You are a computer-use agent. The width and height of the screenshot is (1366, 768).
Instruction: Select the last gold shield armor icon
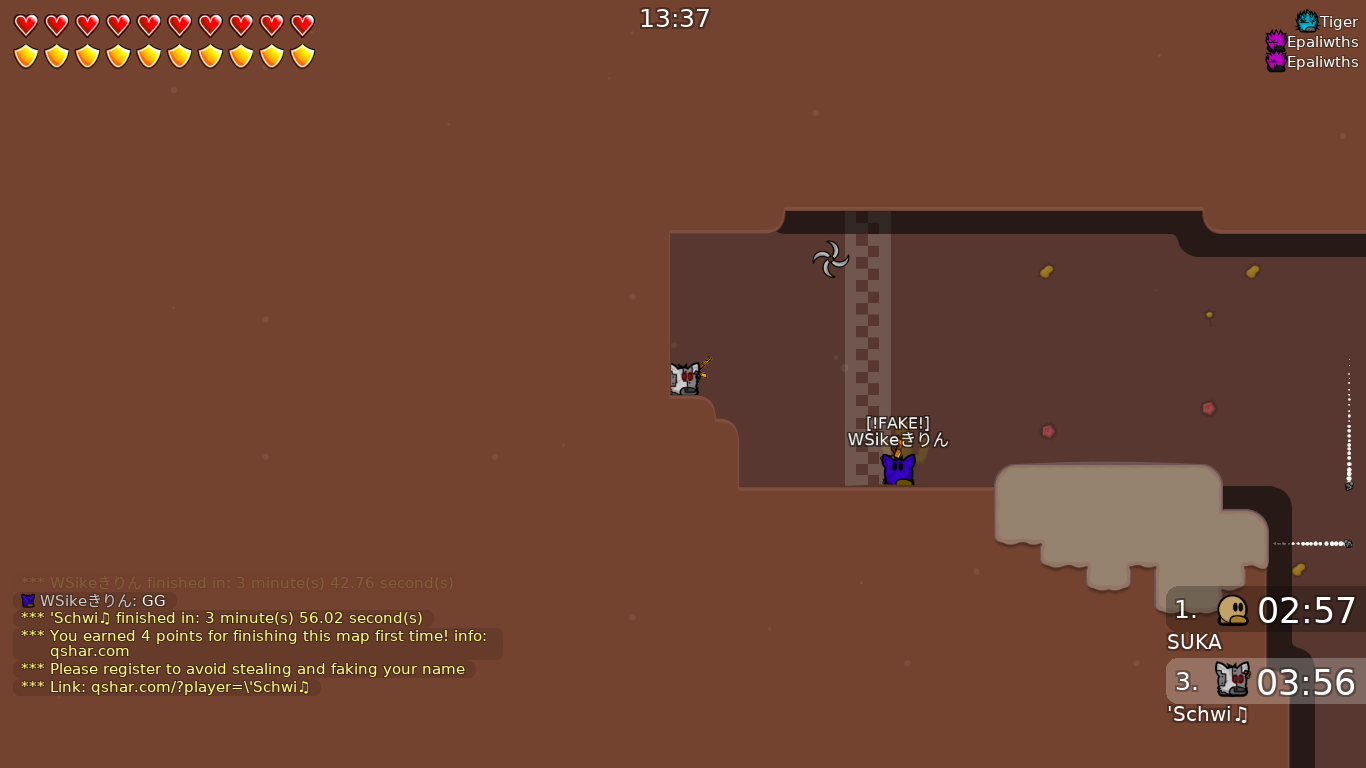[302, 56]
